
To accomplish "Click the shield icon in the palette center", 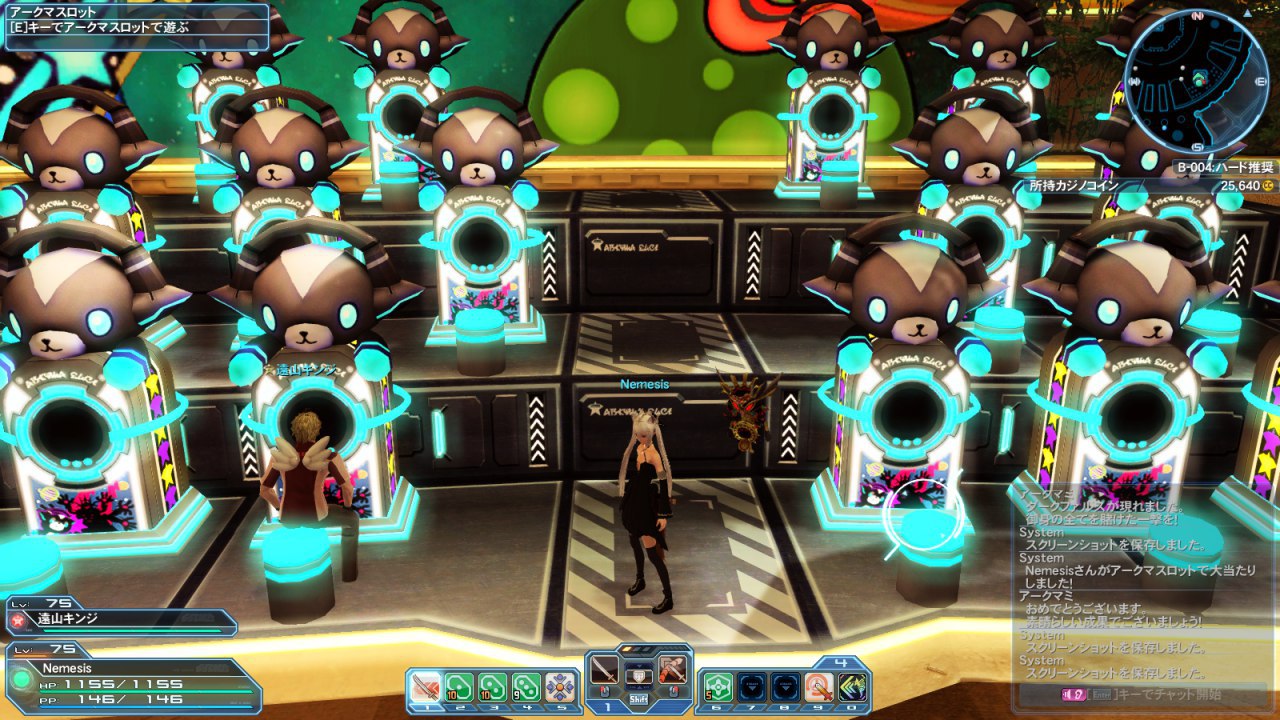I will (639, 676).
